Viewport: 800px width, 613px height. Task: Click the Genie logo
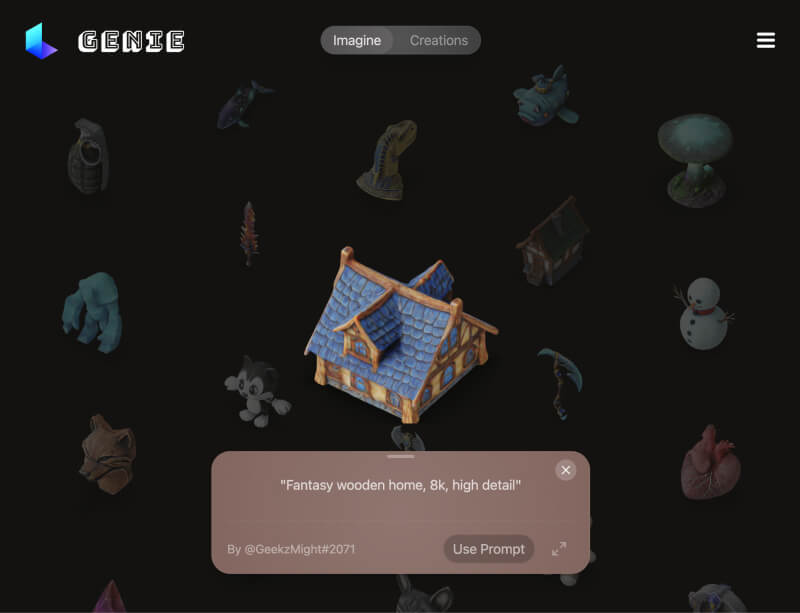tap(105, 41)
